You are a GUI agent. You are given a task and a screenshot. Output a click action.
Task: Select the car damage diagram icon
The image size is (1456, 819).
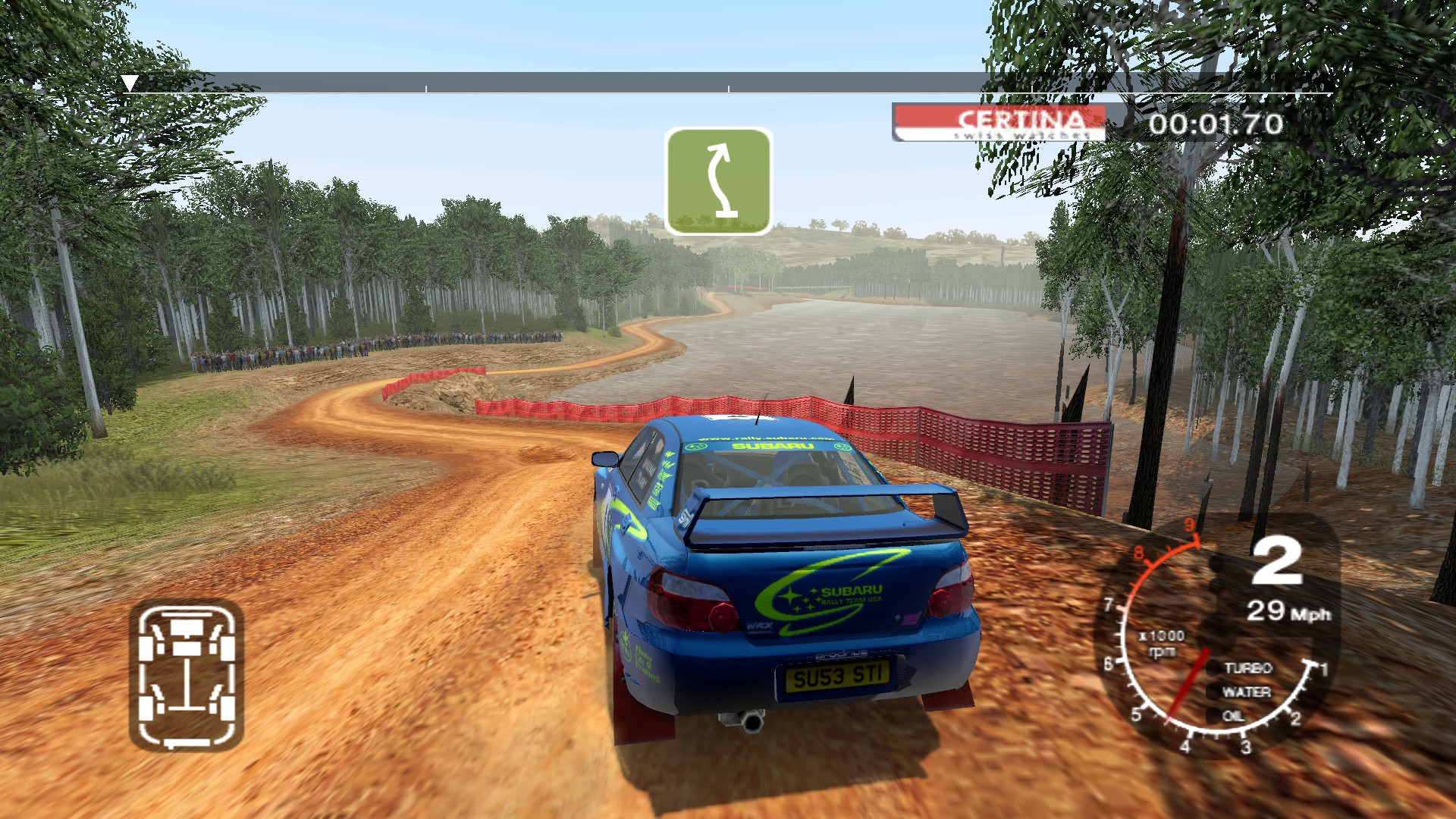(x=187, y=673)
